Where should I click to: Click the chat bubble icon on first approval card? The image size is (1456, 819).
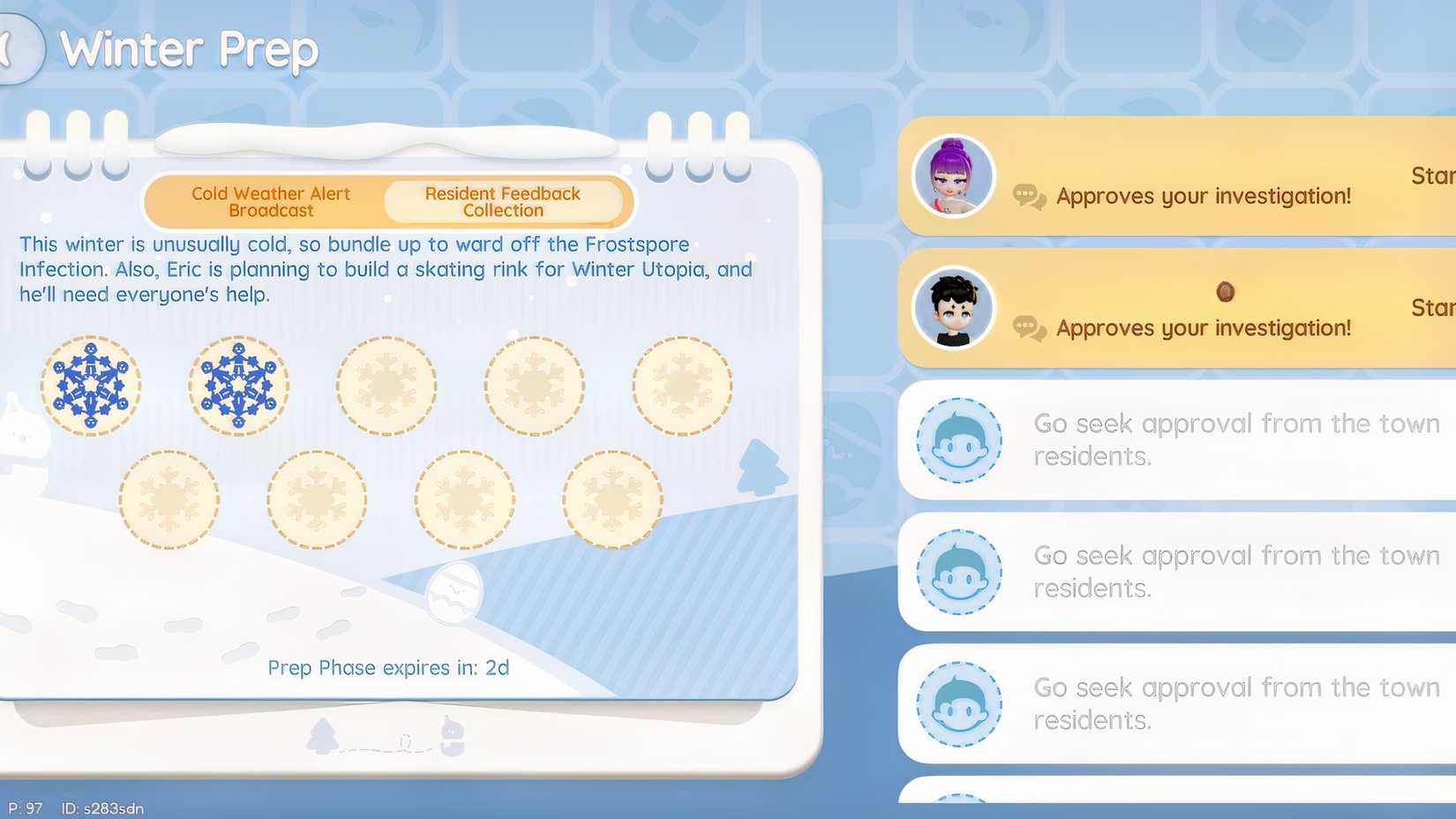pyautogui.click(x=1028, y=196)
